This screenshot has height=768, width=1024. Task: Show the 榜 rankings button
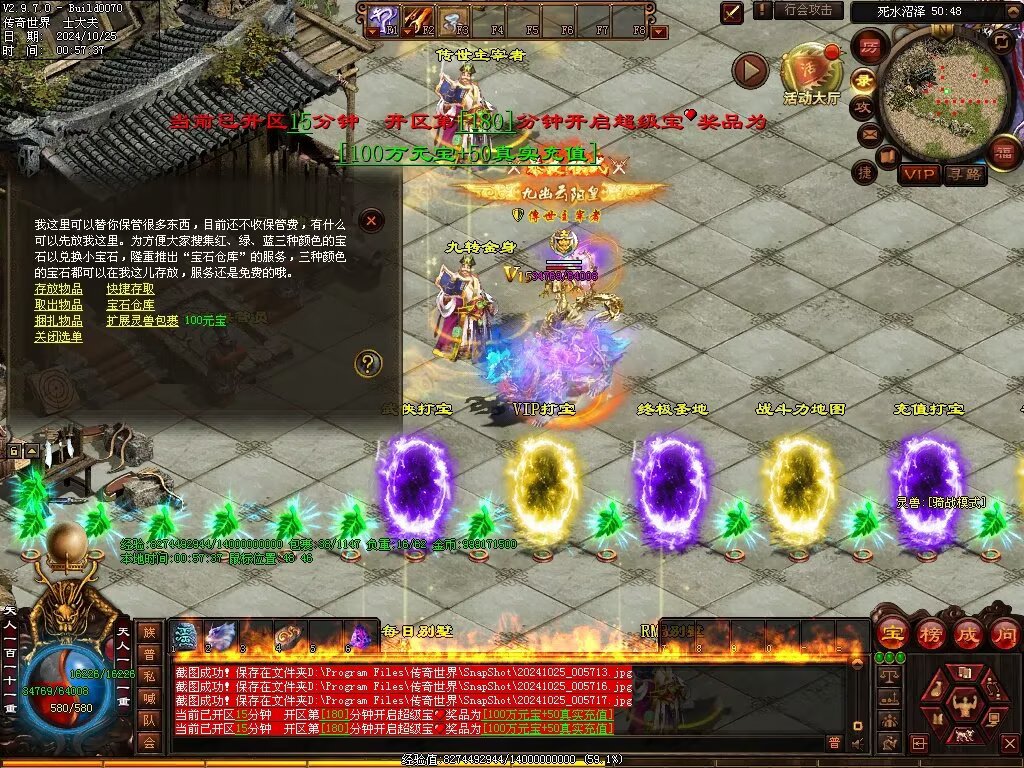[x=929, y=633]
